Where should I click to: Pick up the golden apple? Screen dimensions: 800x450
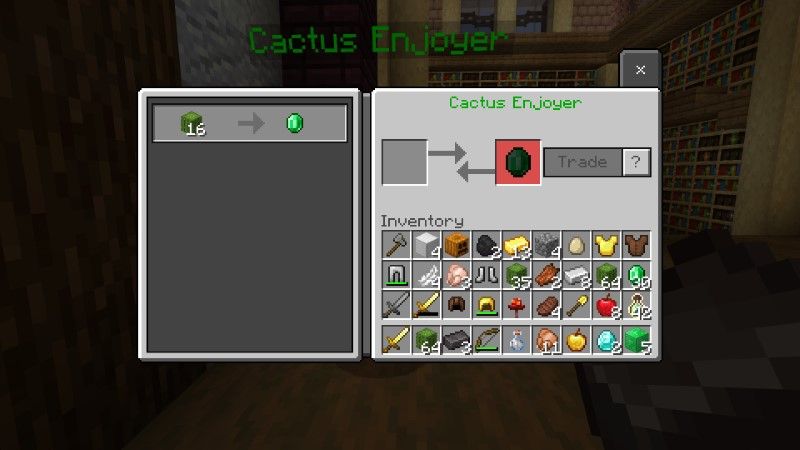578,340
